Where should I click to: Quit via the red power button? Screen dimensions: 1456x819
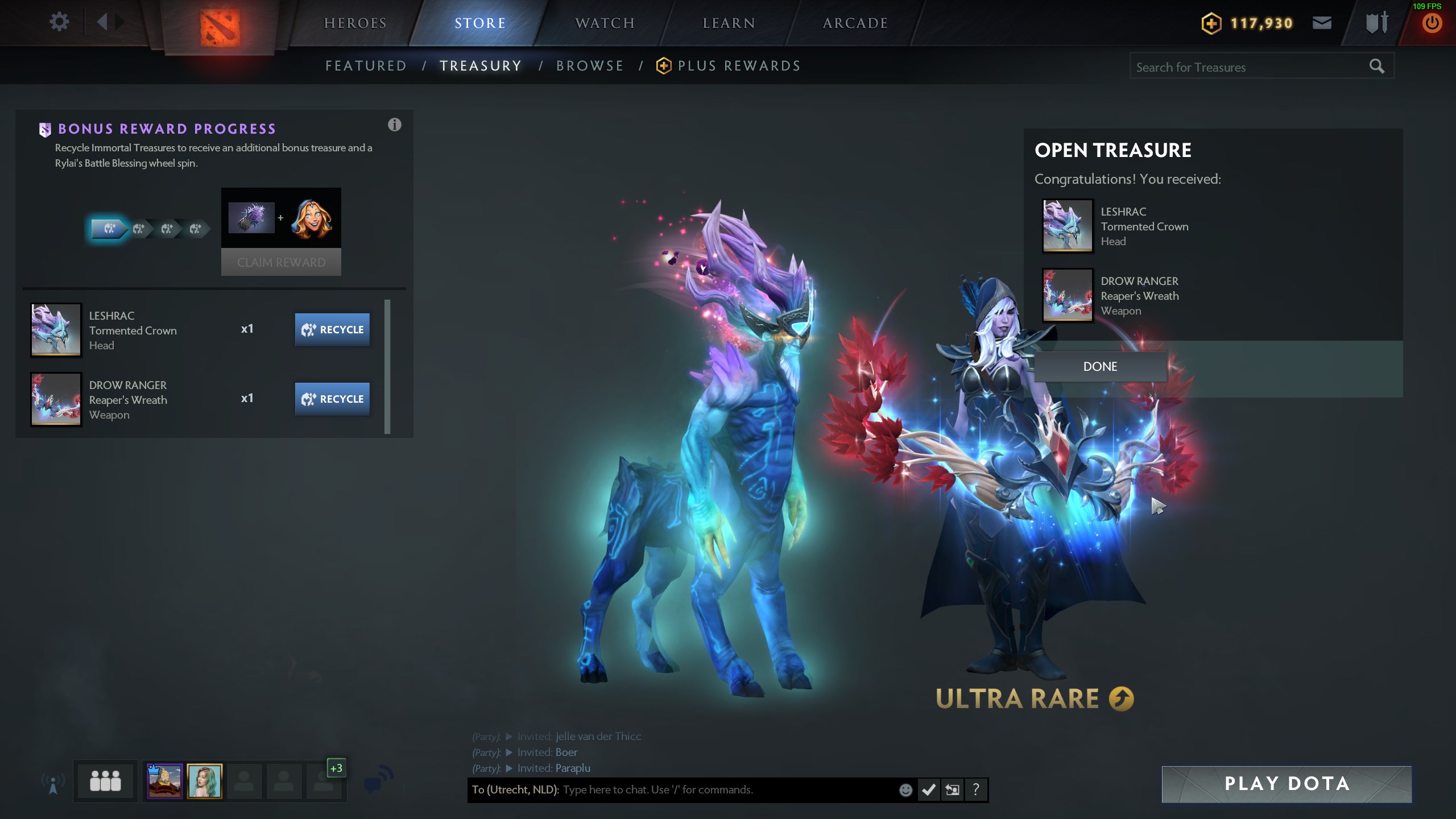coord(1432,24)
